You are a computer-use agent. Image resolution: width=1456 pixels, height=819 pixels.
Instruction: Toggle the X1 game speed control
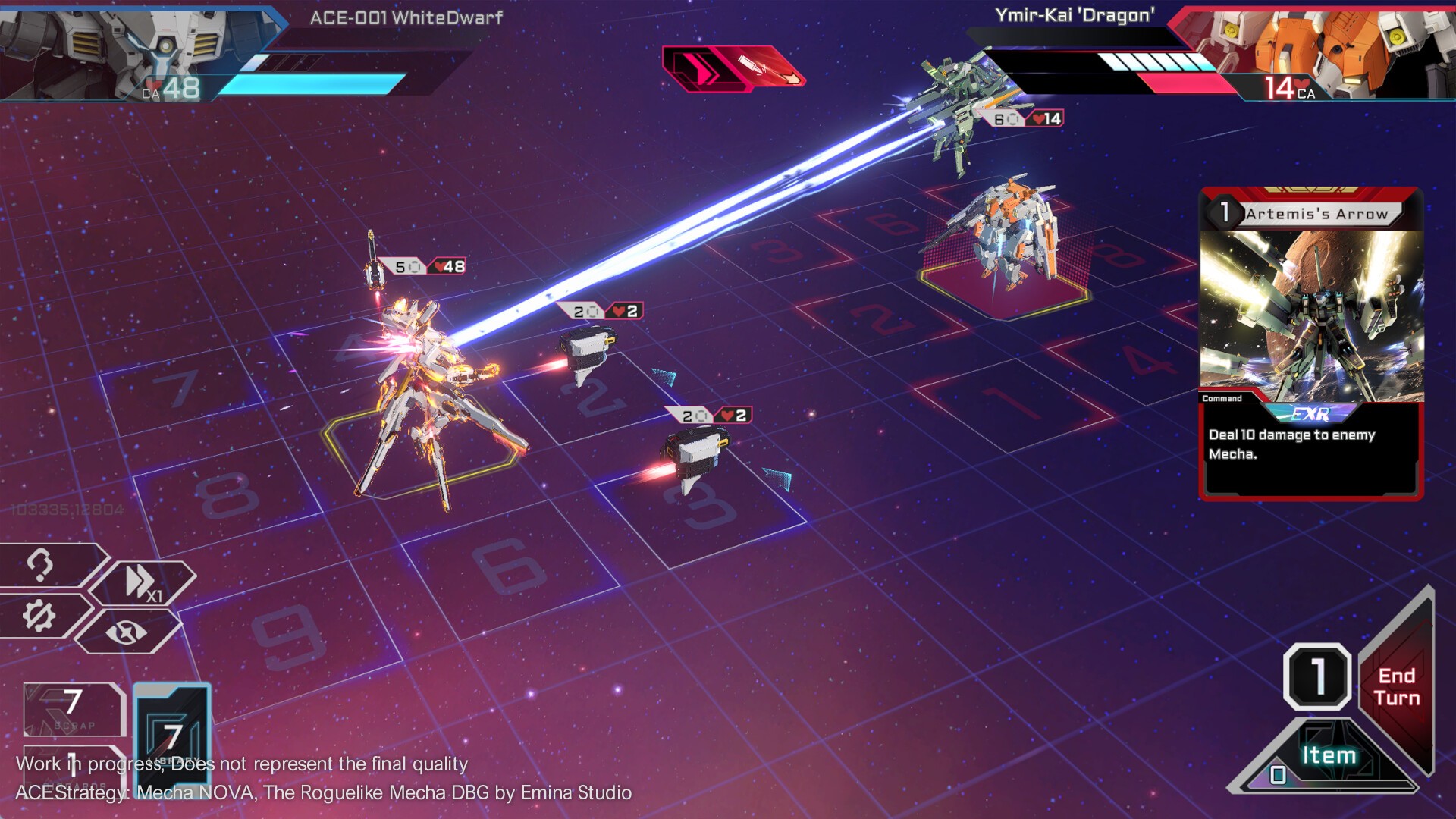[x=140, y=580]
